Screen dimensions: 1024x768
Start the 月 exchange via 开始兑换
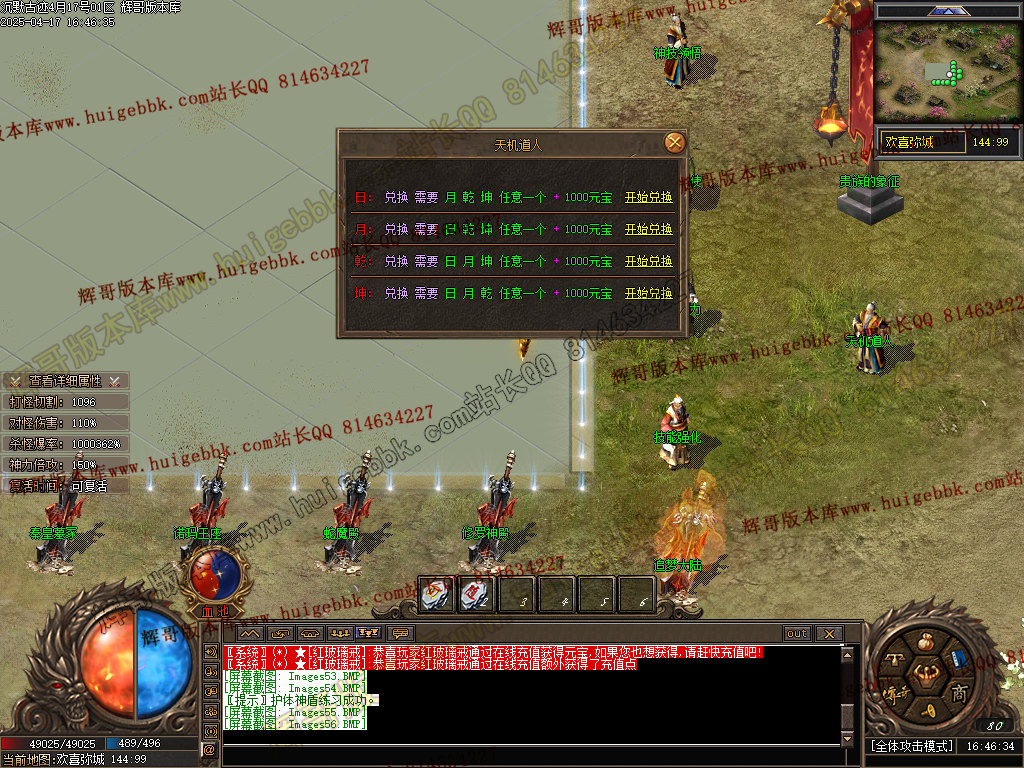click(x=648, y=230)
